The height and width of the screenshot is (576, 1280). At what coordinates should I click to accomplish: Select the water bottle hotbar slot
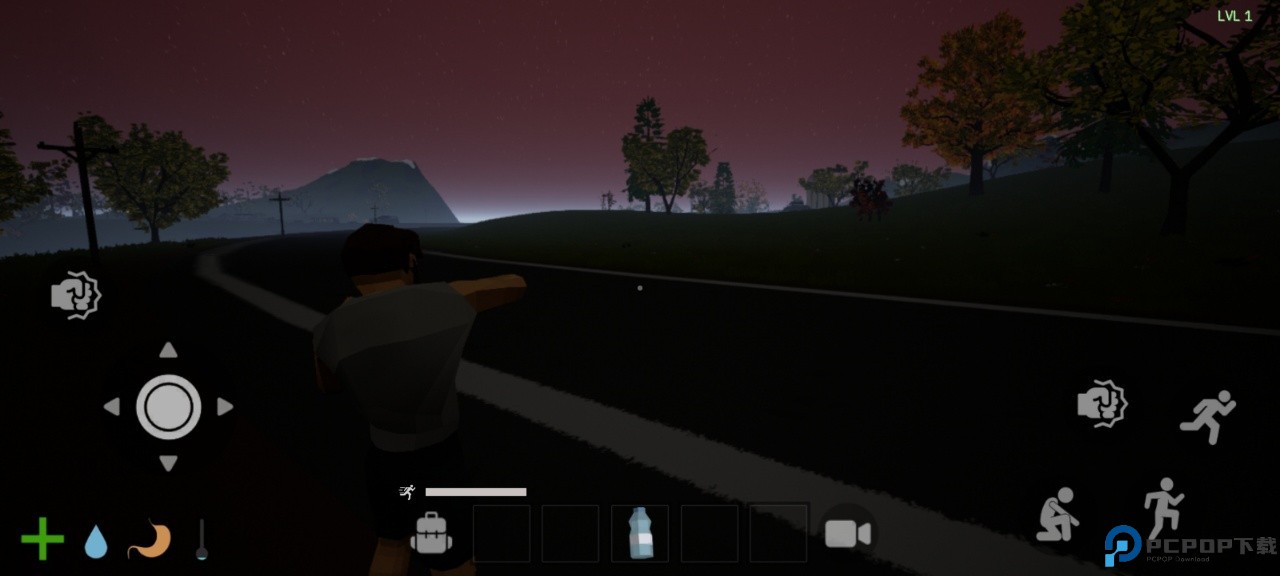click(639, 533)
